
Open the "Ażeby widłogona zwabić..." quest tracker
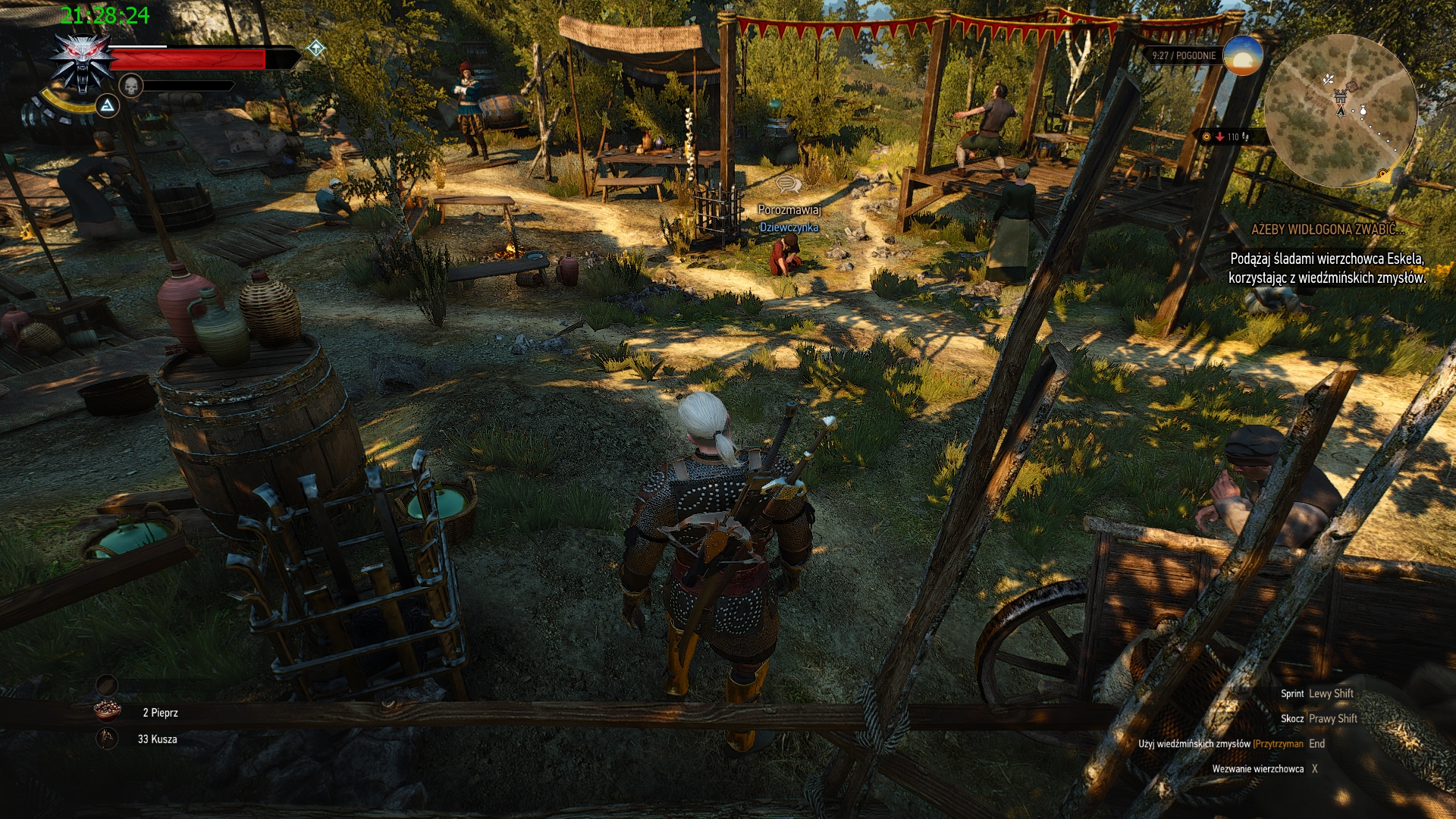(x=1327, y=229)
